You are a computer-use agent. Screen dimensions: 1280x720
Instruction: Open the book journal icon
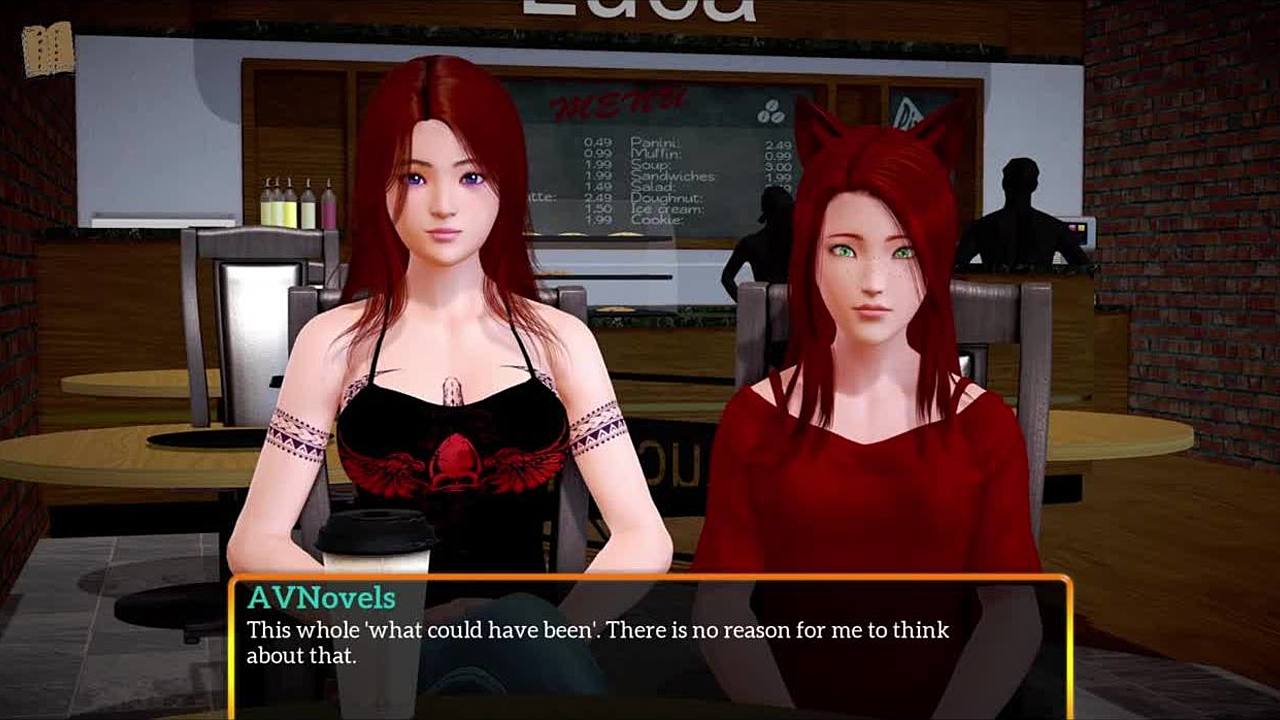tap(47, 49)
